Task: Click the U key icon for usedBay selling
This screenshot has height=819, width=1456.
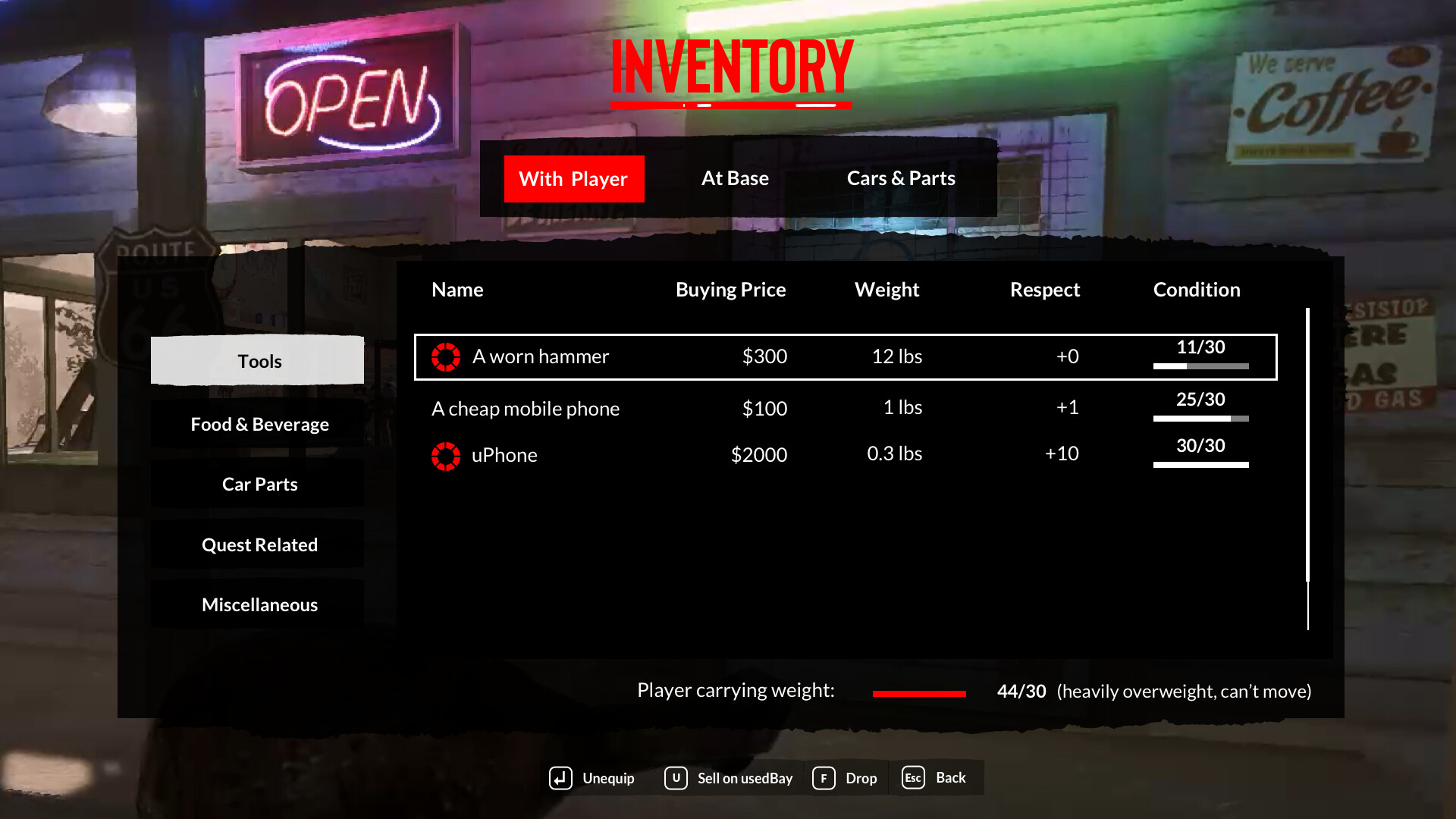Action: [675, 778]
